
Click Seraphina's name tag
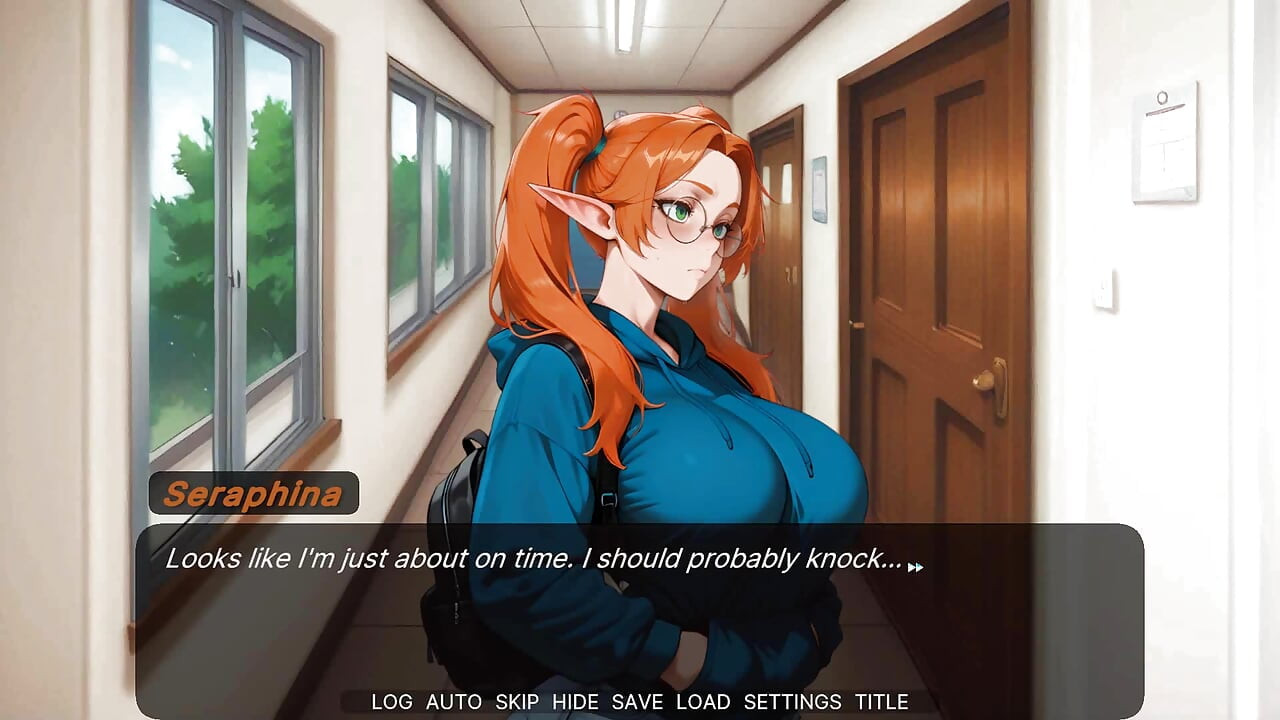[x=254, y=491]
